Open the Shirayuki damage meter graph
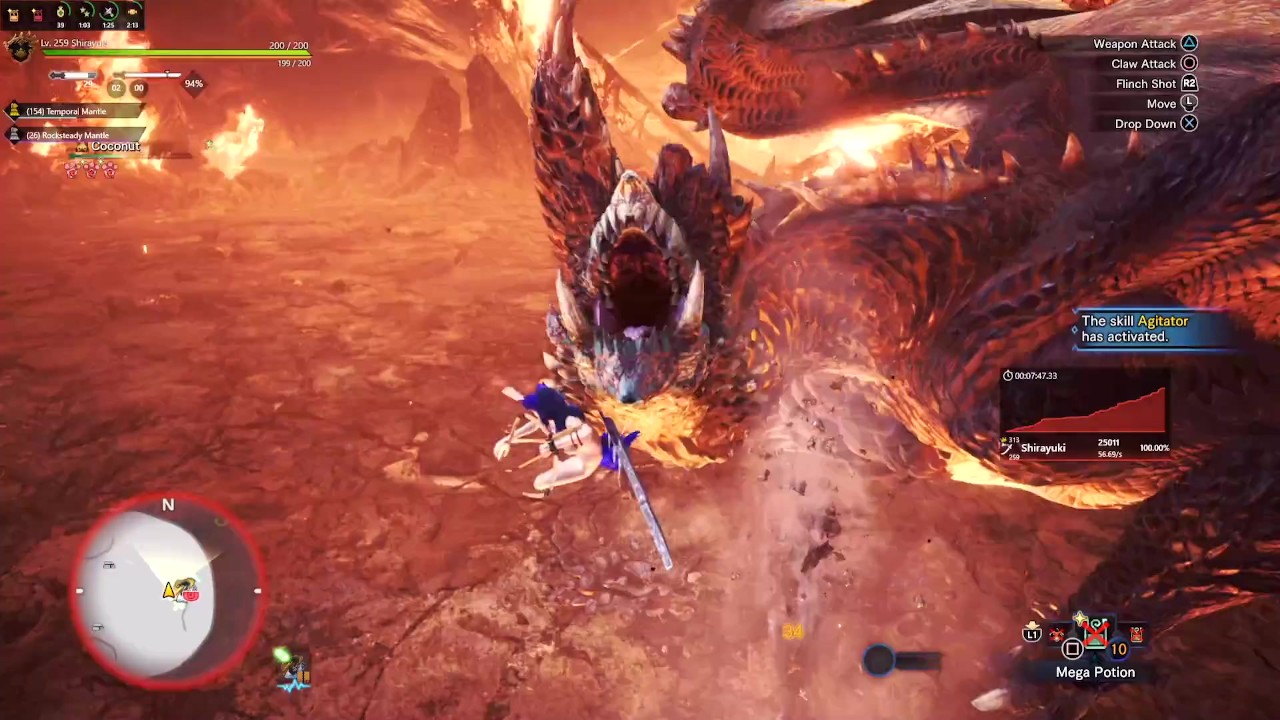 1087,410
